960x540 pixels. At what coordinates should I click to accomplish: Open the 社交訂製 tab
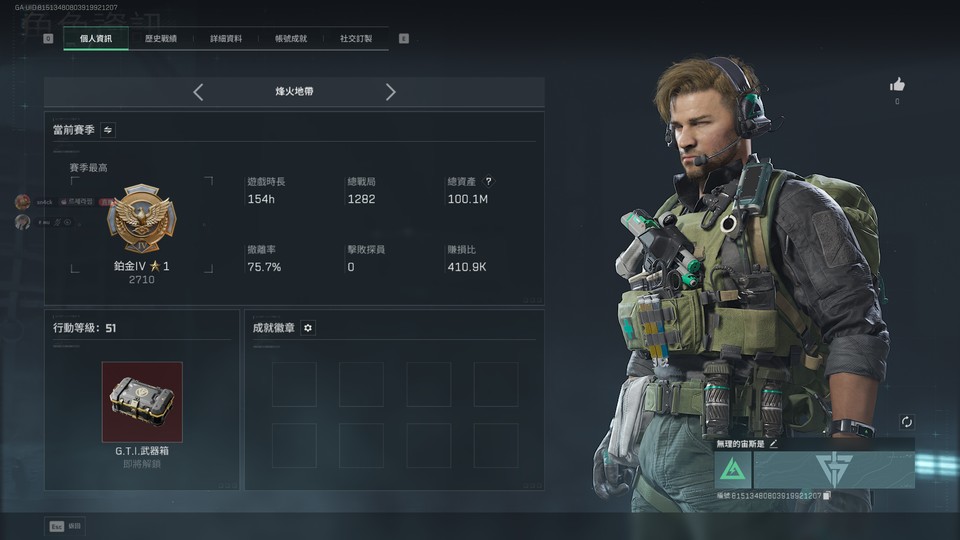[355, 39]
